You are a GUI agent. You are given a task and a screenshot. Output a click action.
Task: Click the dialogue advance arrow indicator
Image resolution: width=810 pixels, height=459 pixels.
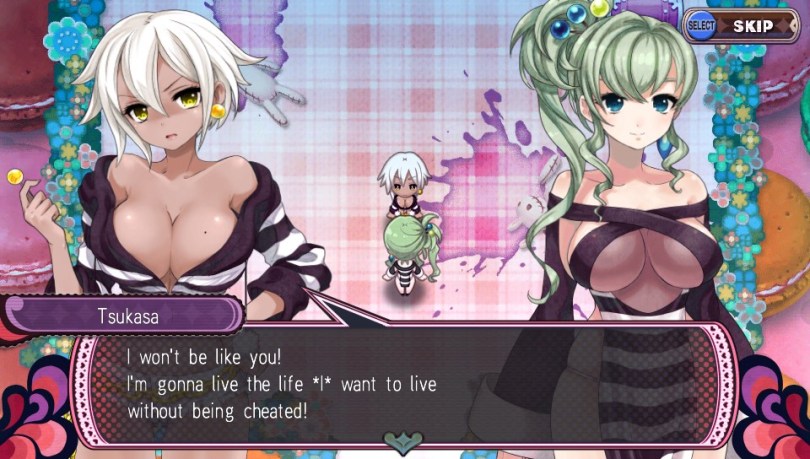pyautogui.click(x=404, y=440)
